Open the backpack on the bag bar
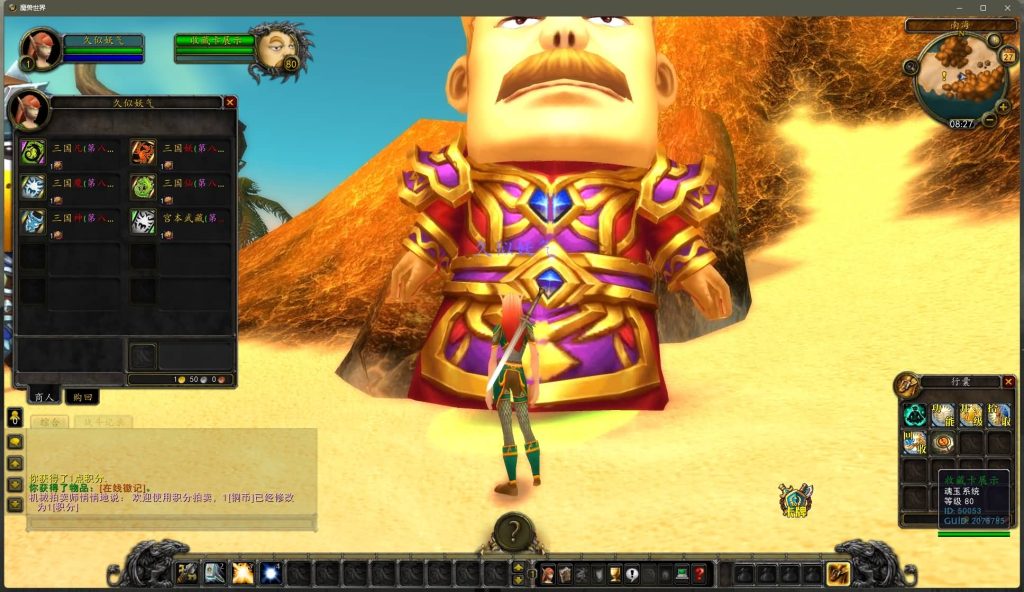 click(838, 574)
